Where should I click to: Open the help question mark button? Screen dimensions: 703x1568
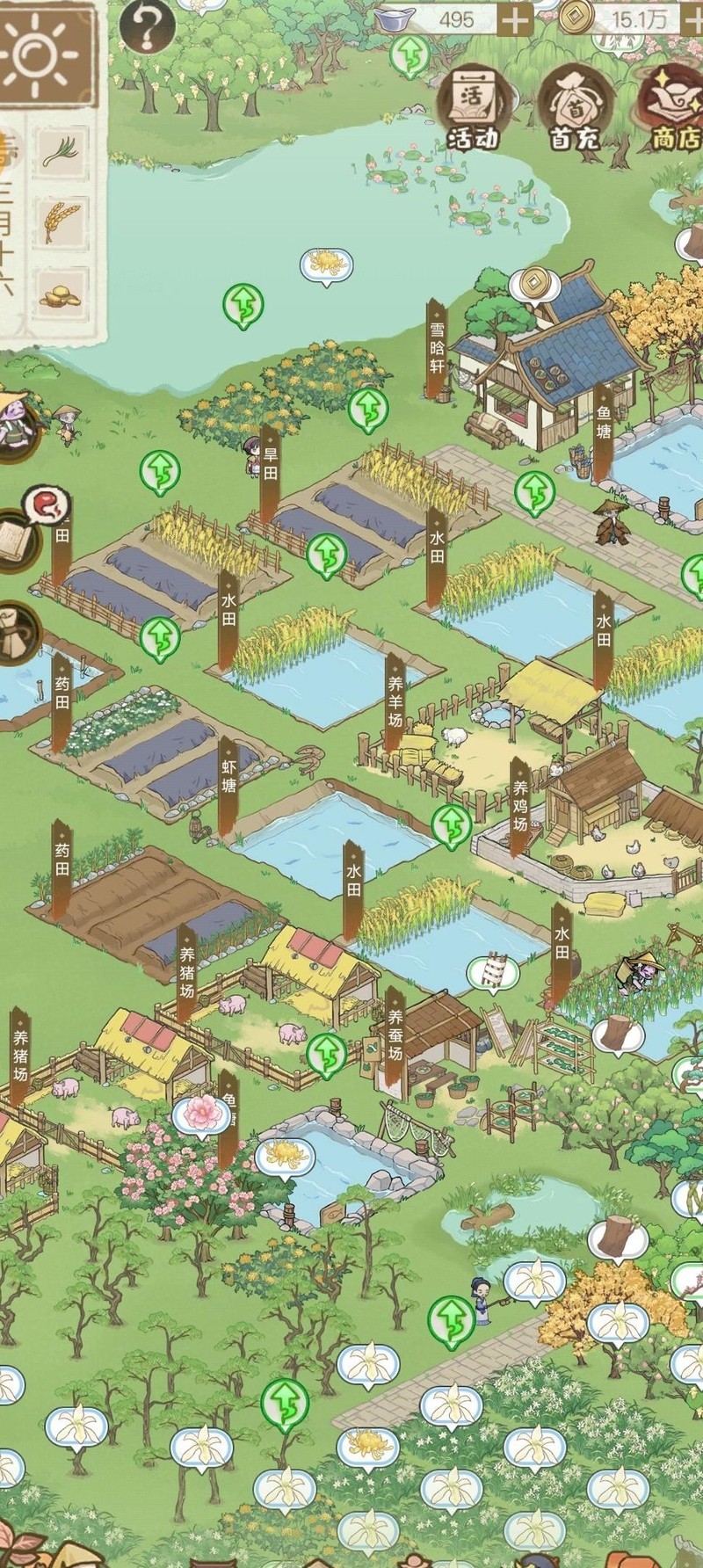click(x=147, y=25)
